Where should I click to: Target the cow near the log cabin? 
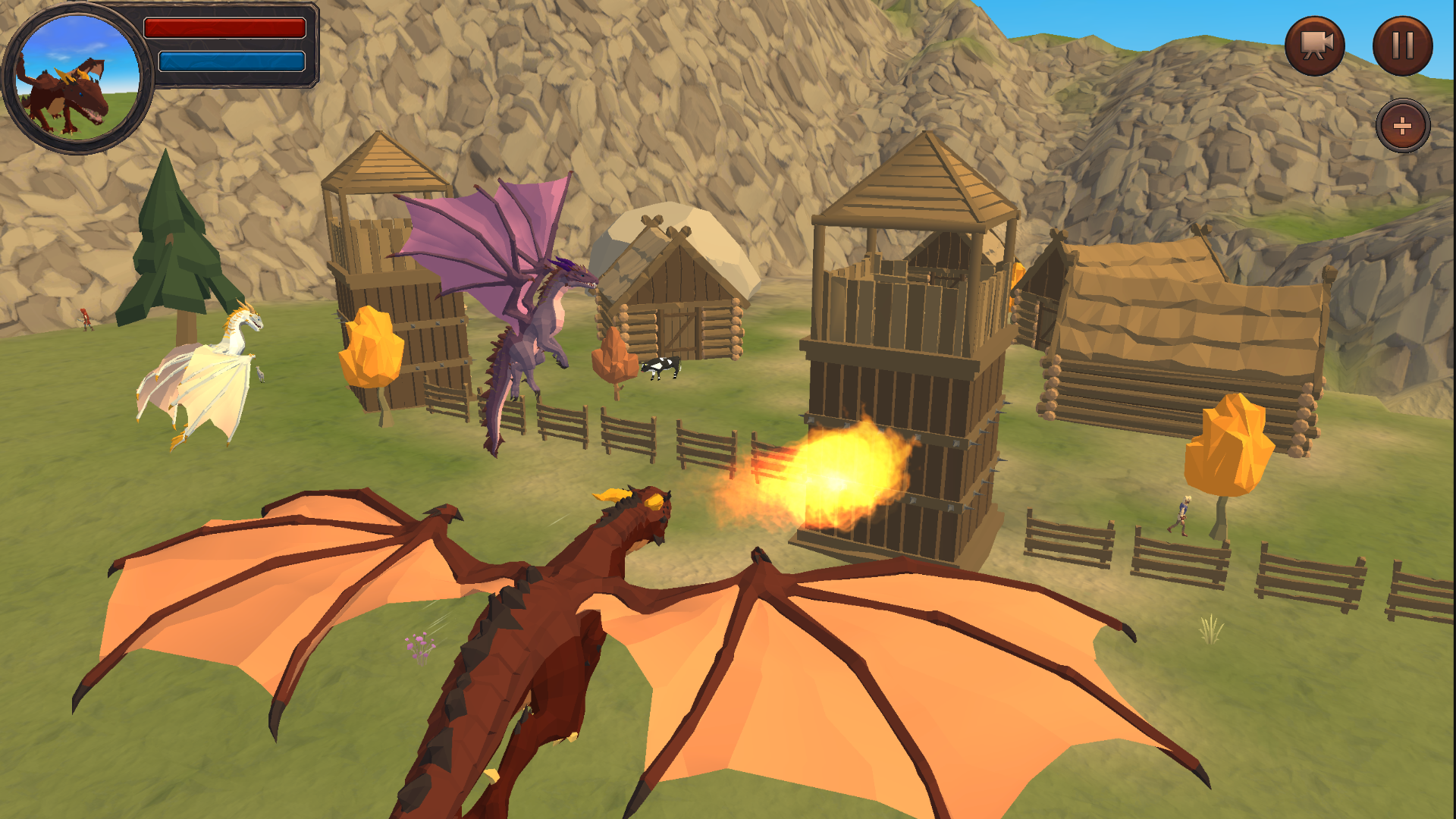pyautogui.click(x=661, y=369)
